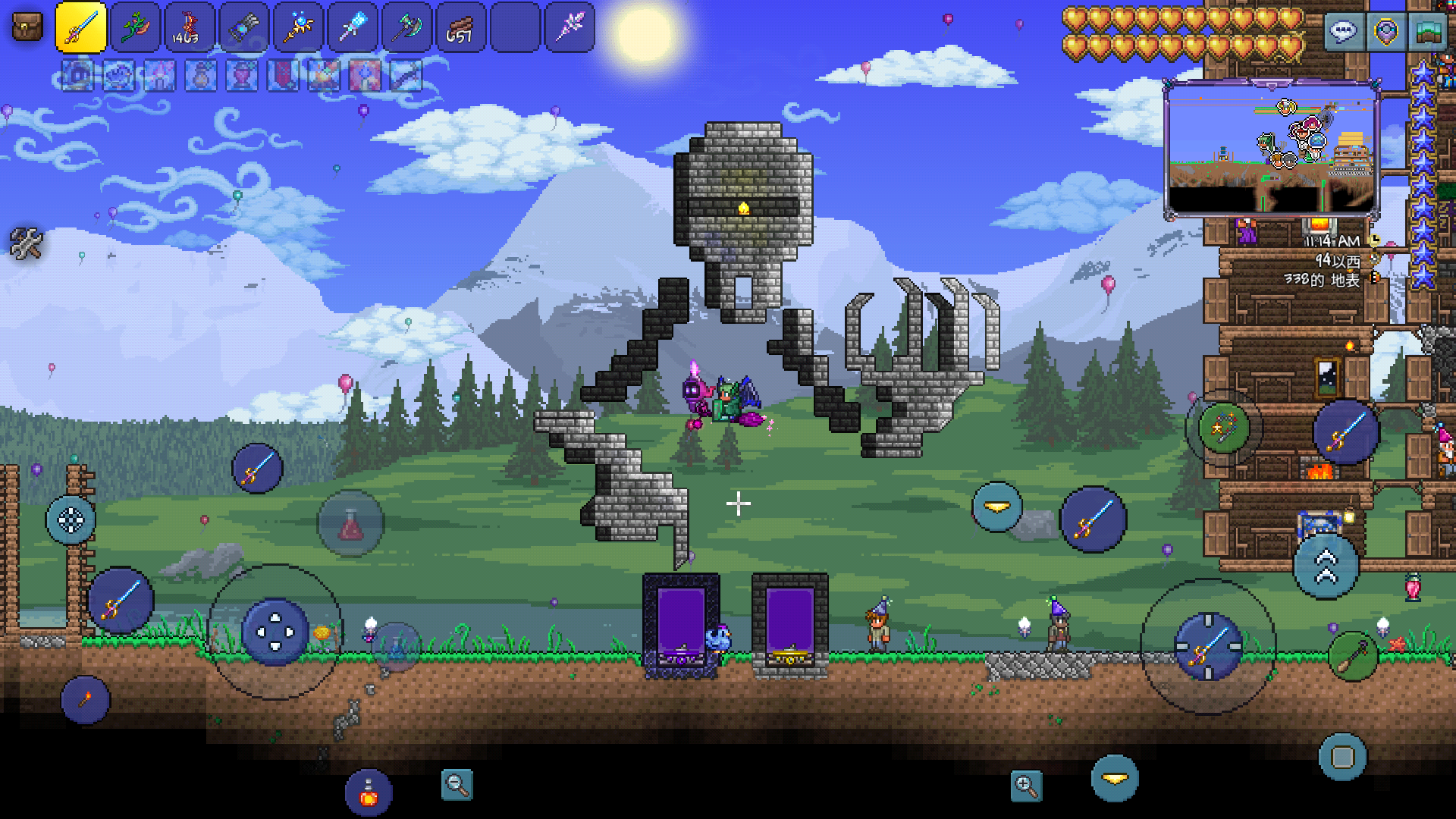The image size is (1456, 819).
Task: Select the wood stack of 657
Action: pyautogui.click(x=460, y=28)
